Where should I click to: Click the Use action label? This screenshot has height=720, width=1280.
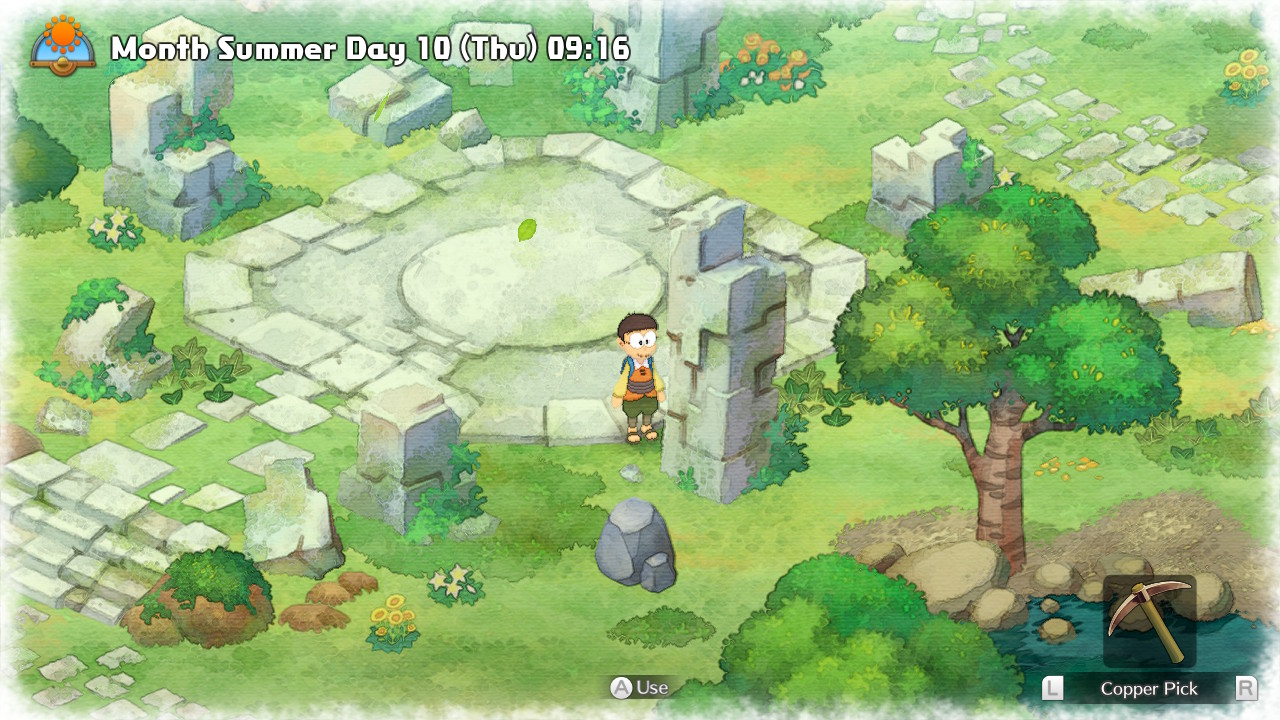point(651,688)
